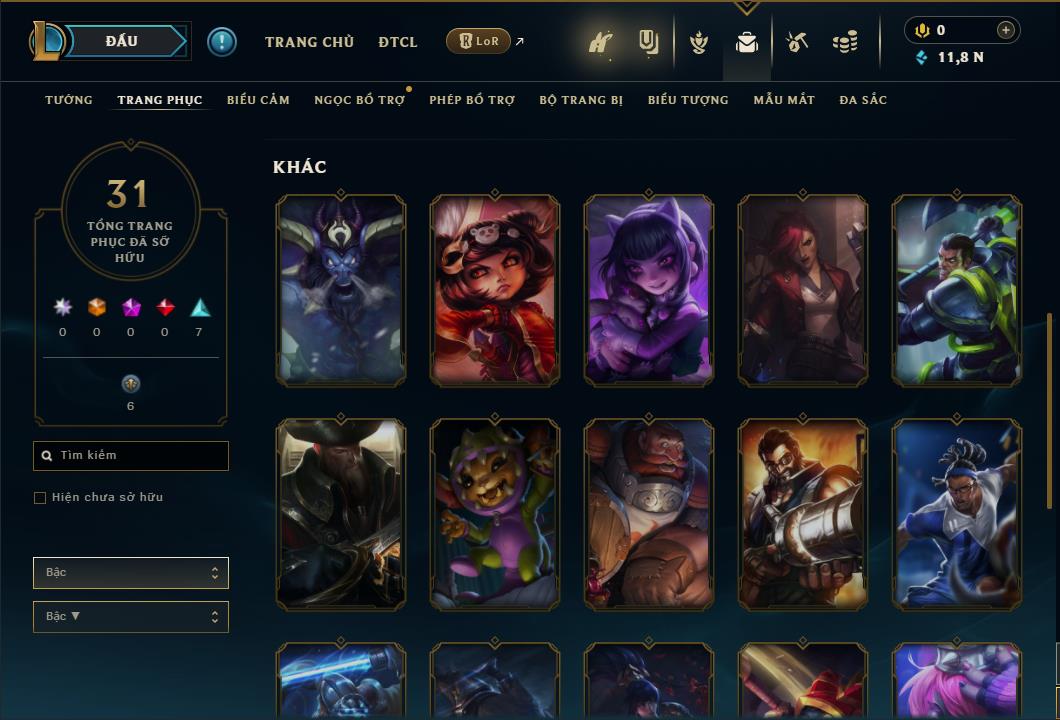Screen dimensions: 1060x720
Task: View the MẪU MẮT tab
Action: [x=784, y=100]
